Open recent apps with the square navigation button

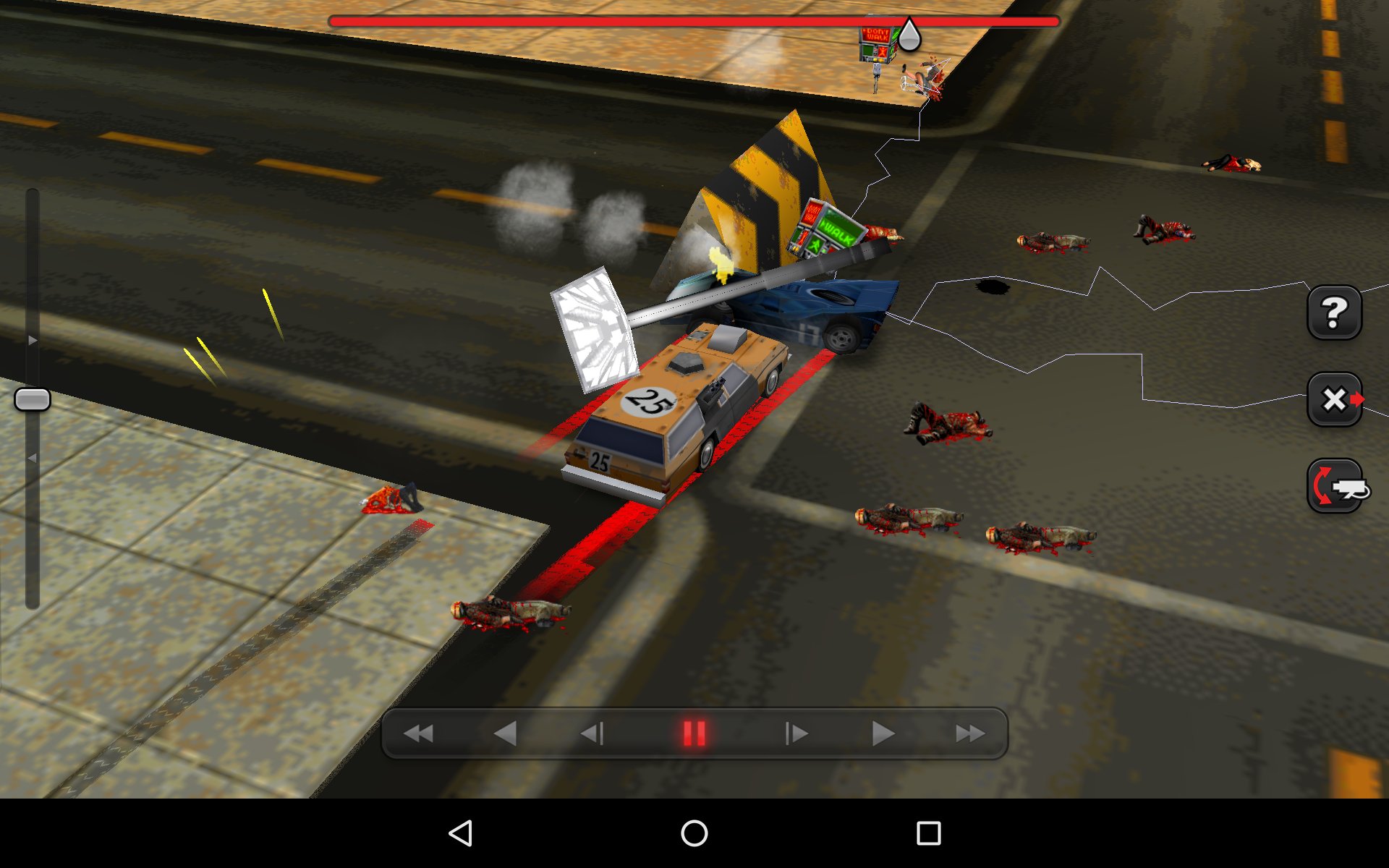(x=929, y=833)
